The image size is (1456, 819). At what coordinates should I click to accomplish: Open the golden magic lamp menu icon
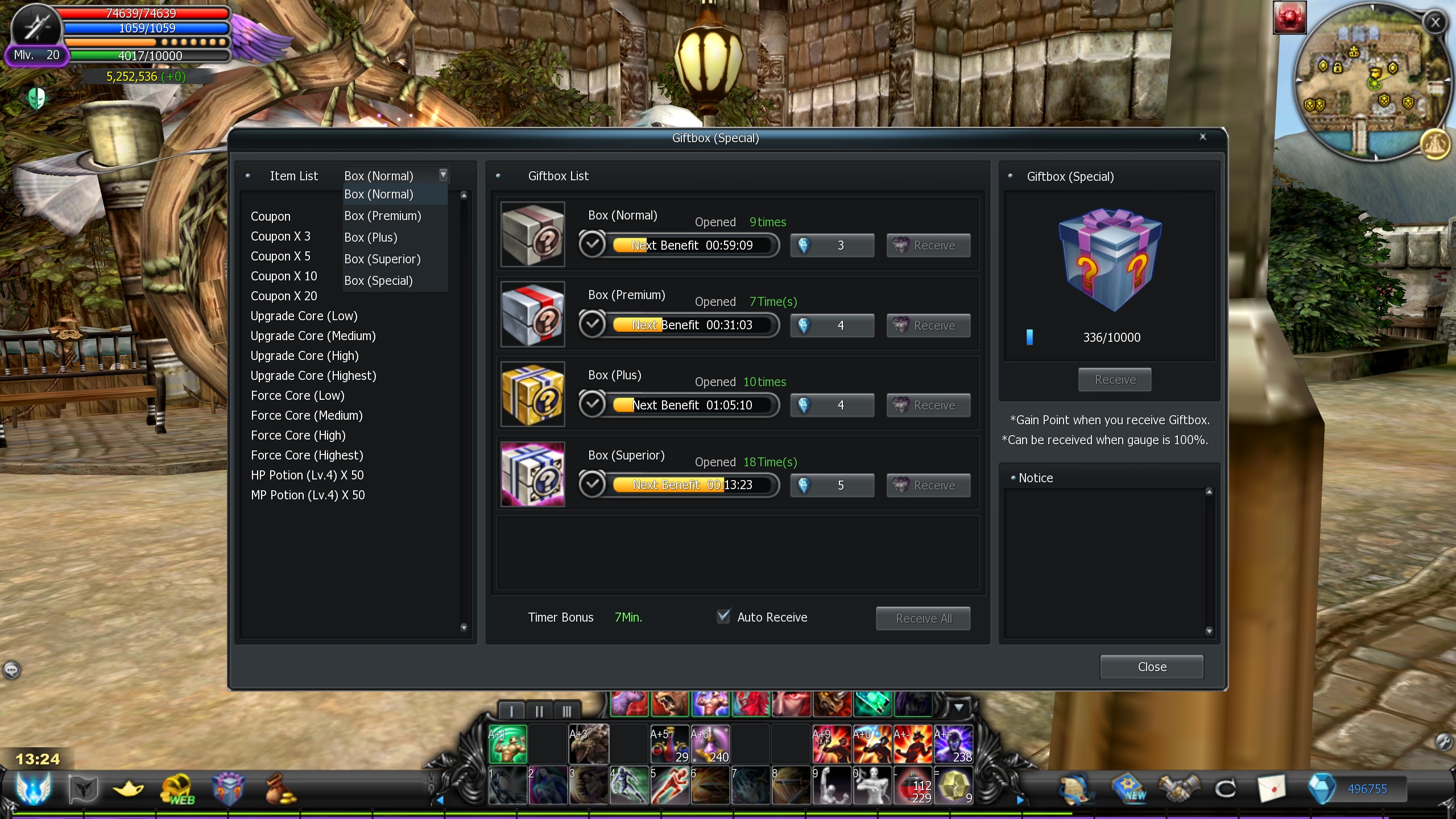tap(129, 789)
